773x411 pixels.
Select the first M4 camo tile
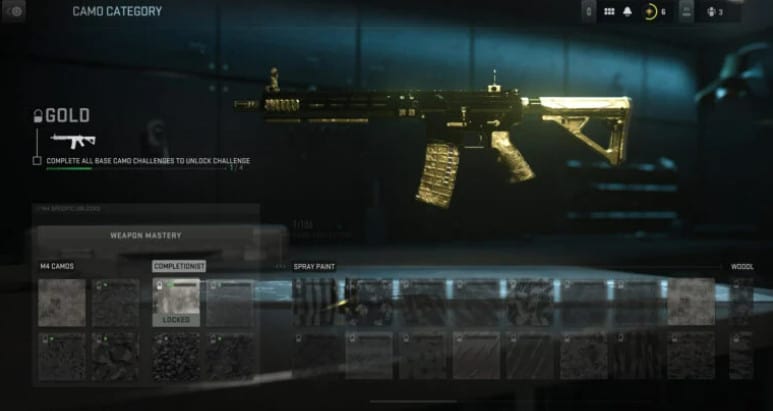coord(61,302)
